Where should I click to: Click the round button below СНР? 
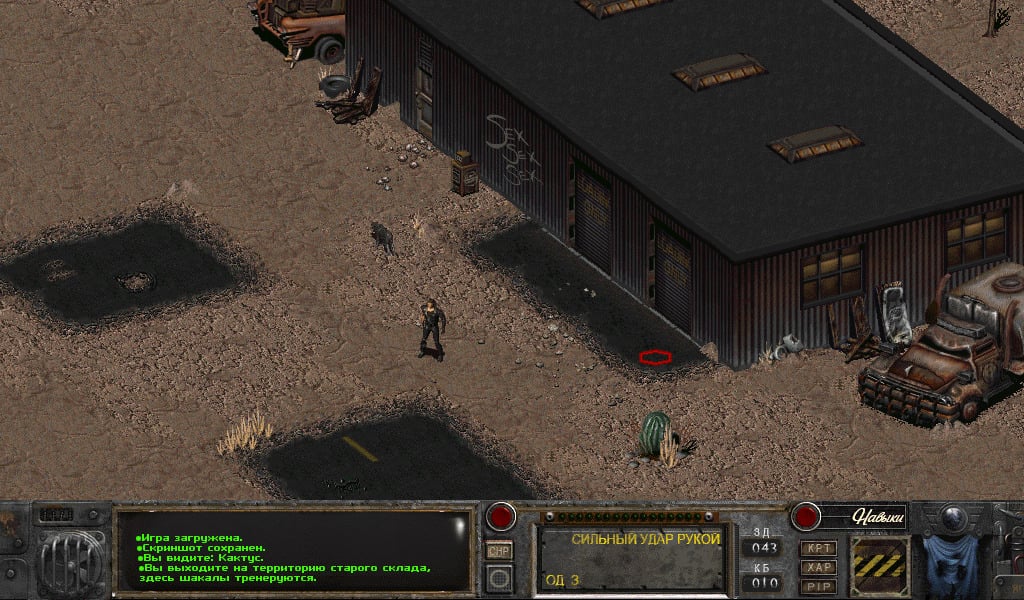pos(498,577)
